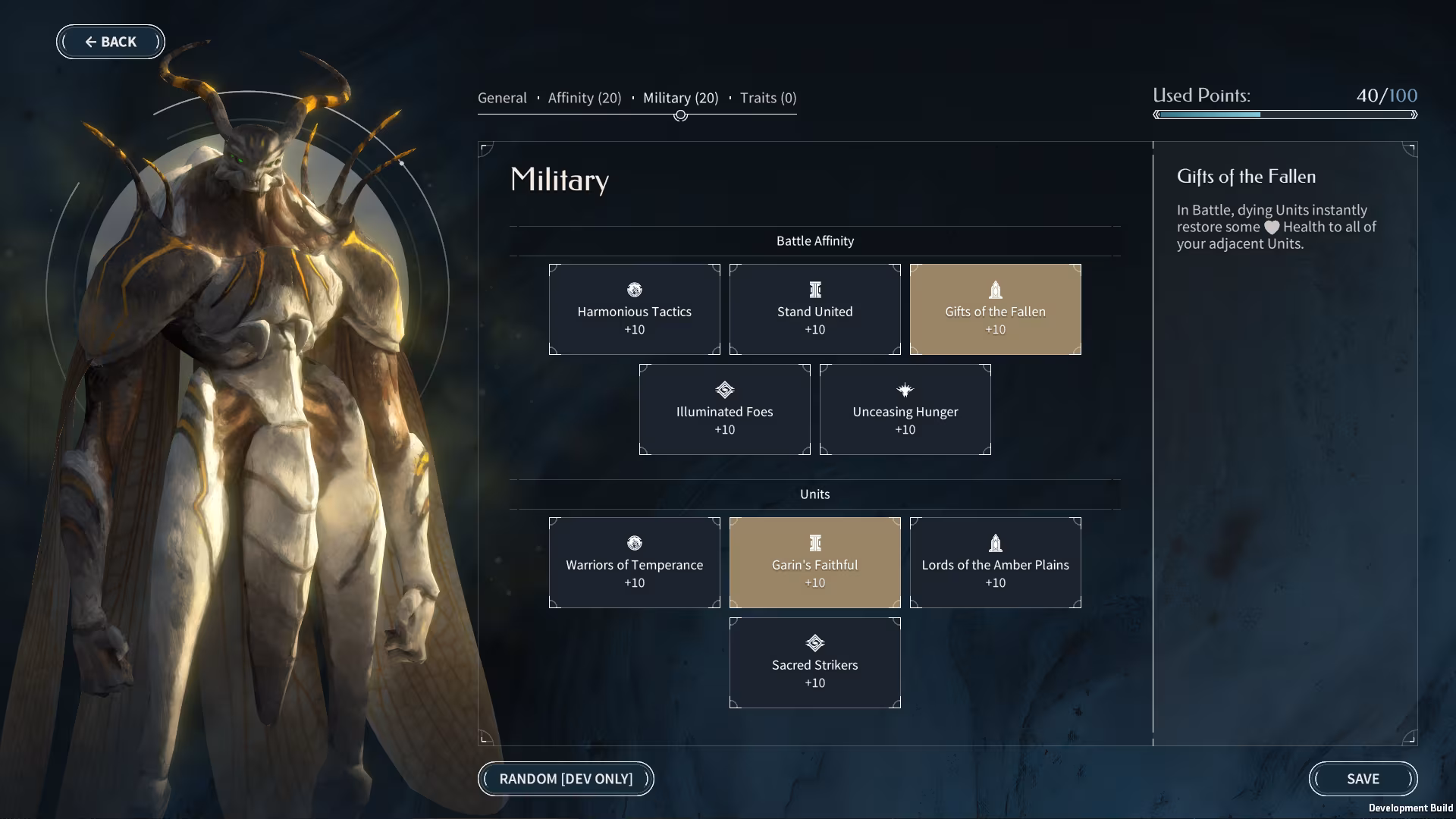Deselect the Gifts of the Fallen perk
Image resolution: width=1456 pixels, height=819 pixels.
click(995, 309)
